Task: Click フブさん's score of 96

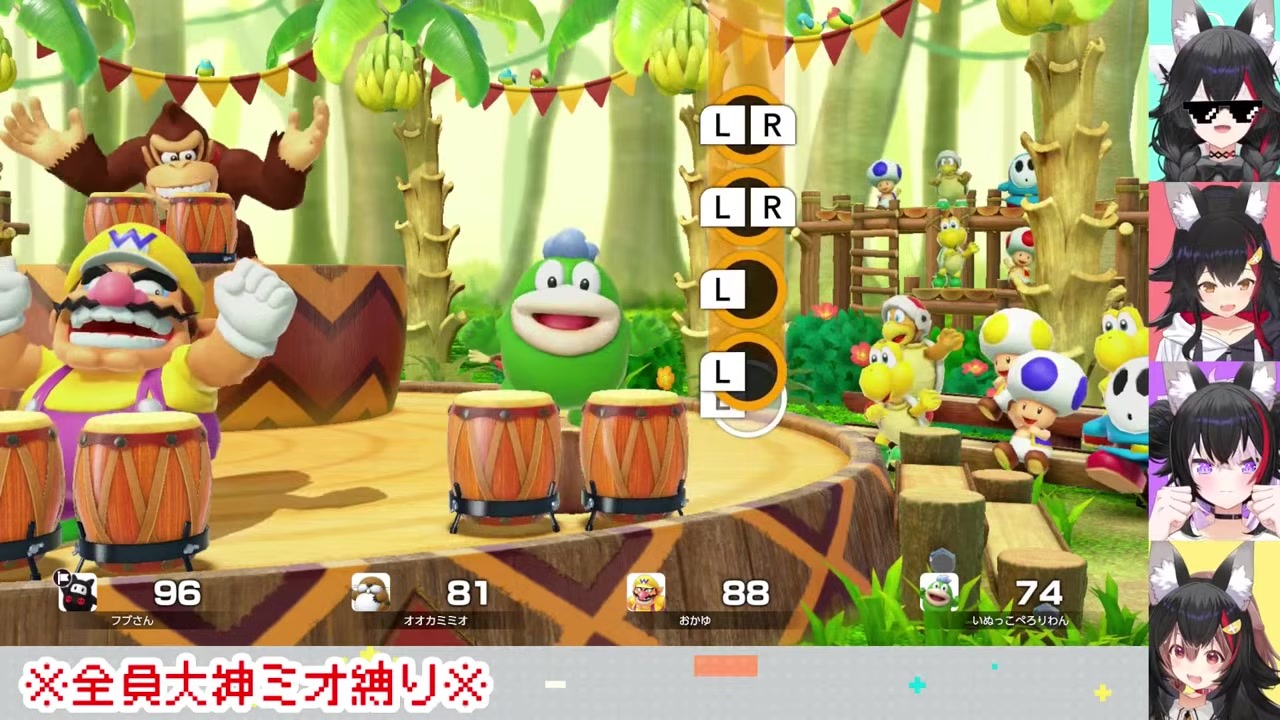Action: 178,593
